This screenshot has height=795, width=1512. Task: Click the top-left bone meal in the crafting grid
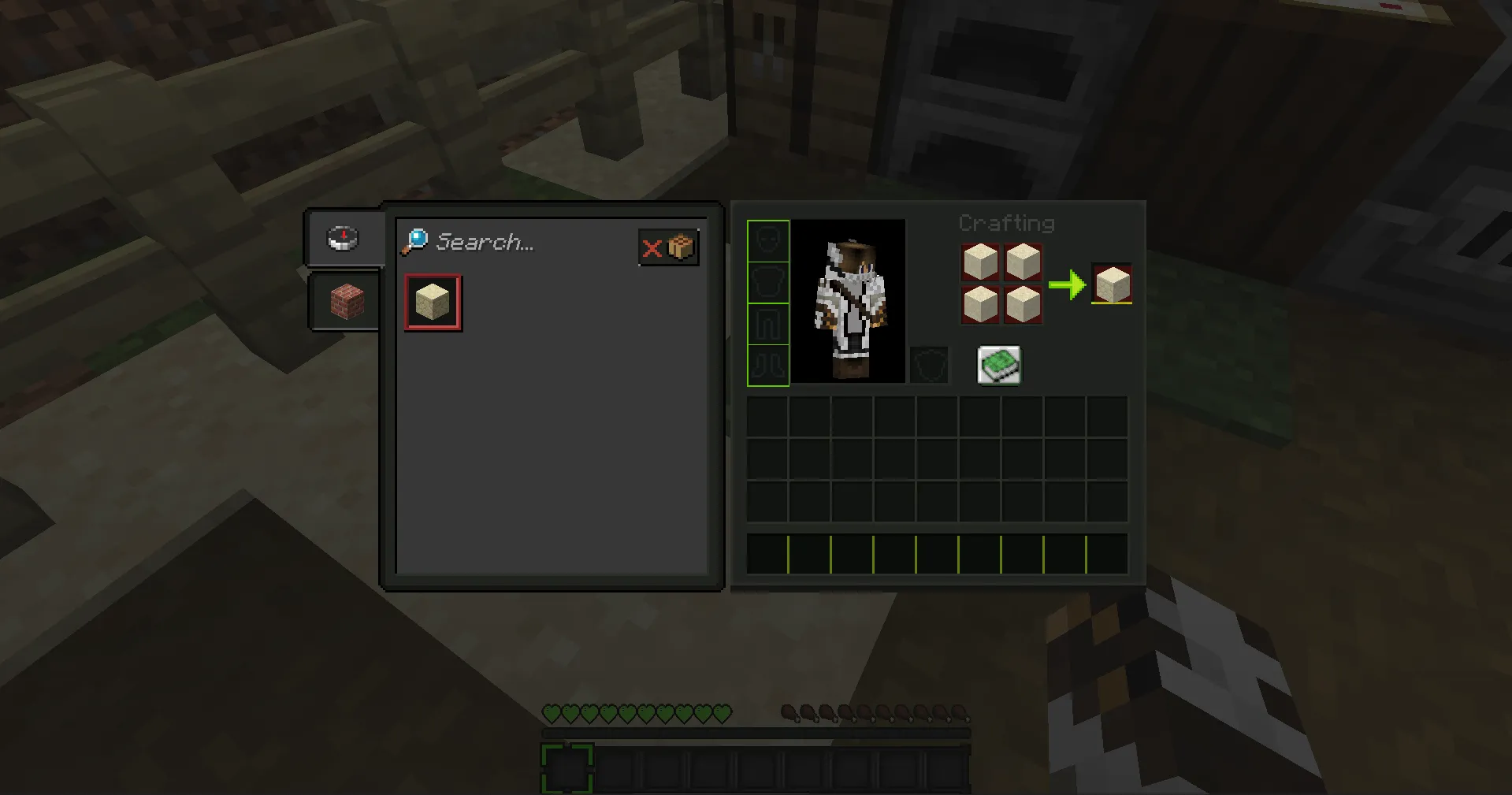pyautogui.click(x=979, y=262)
